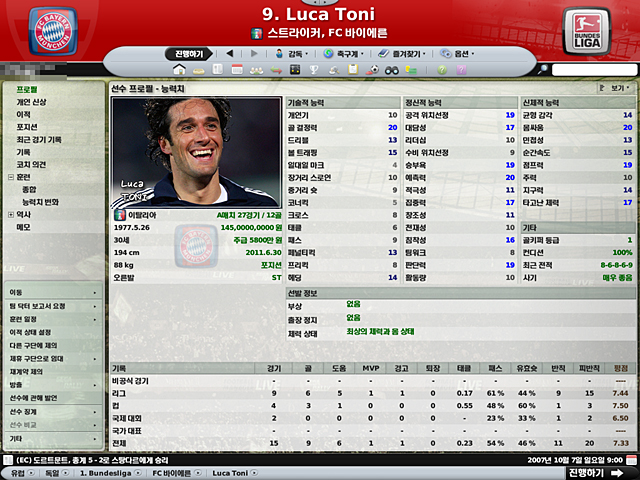Open the 메모 (Notes) page
640x480 pixels.
(23, 227)
